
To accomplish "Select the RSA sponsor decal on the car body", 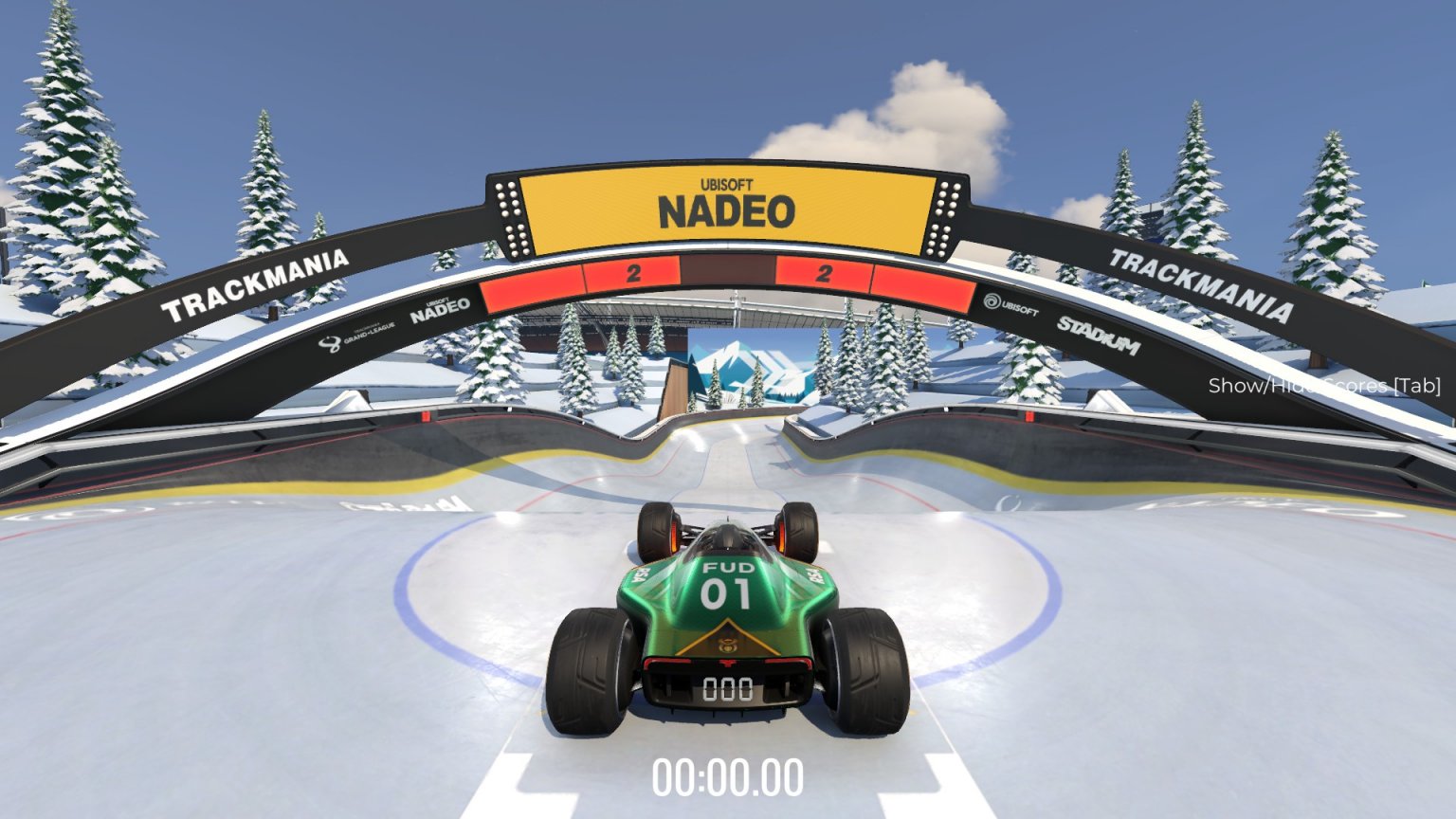I will [x=642, y=573].
